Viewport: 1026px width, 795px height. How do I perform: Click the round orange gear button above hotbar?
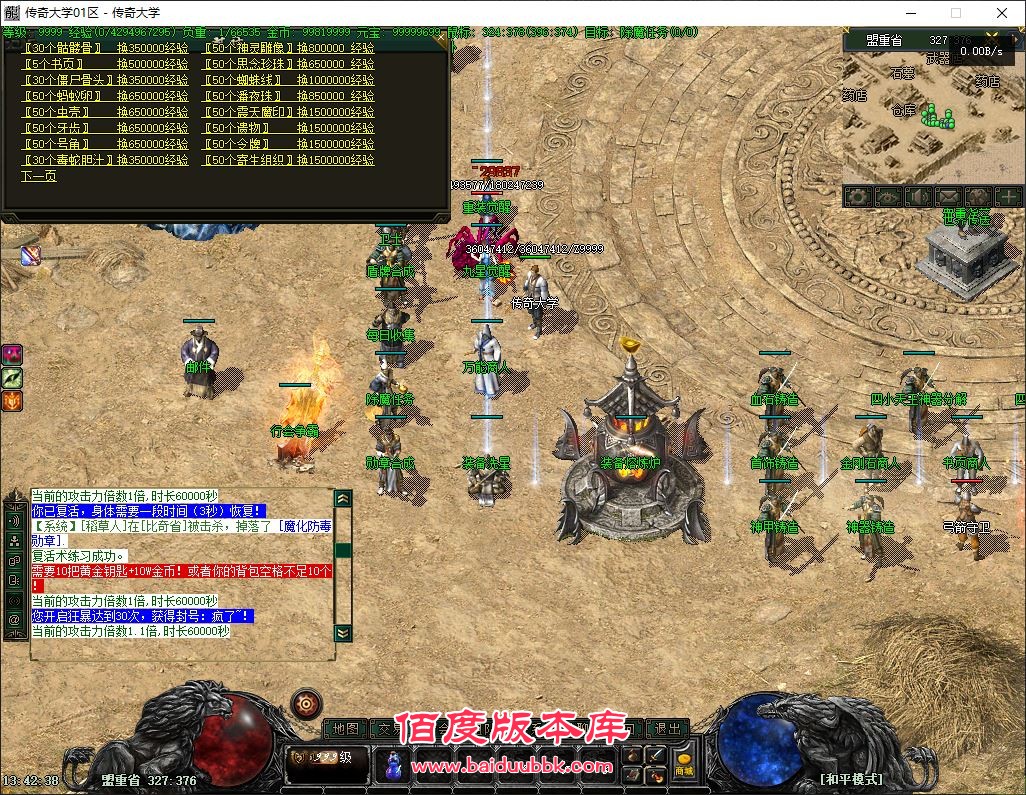coord(305,703)
